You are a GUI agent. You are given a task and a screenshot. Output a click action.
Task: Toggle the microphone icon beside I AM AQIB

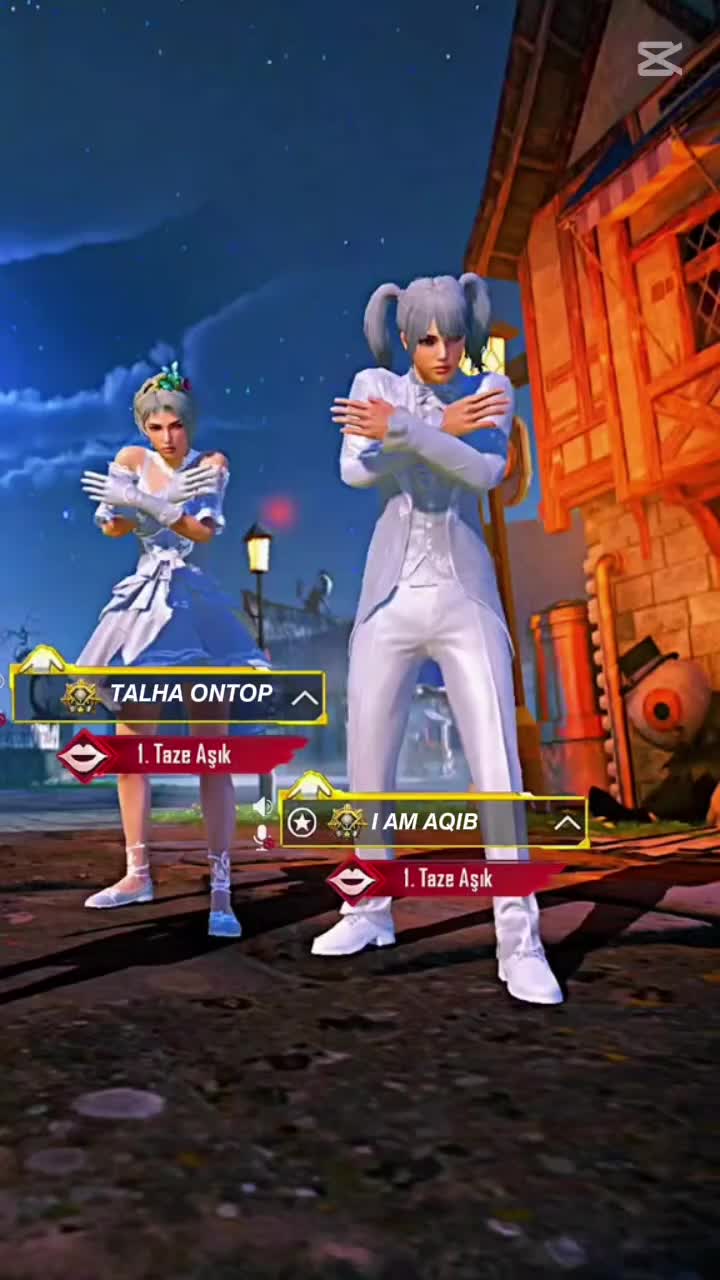[x=263, y=837]
